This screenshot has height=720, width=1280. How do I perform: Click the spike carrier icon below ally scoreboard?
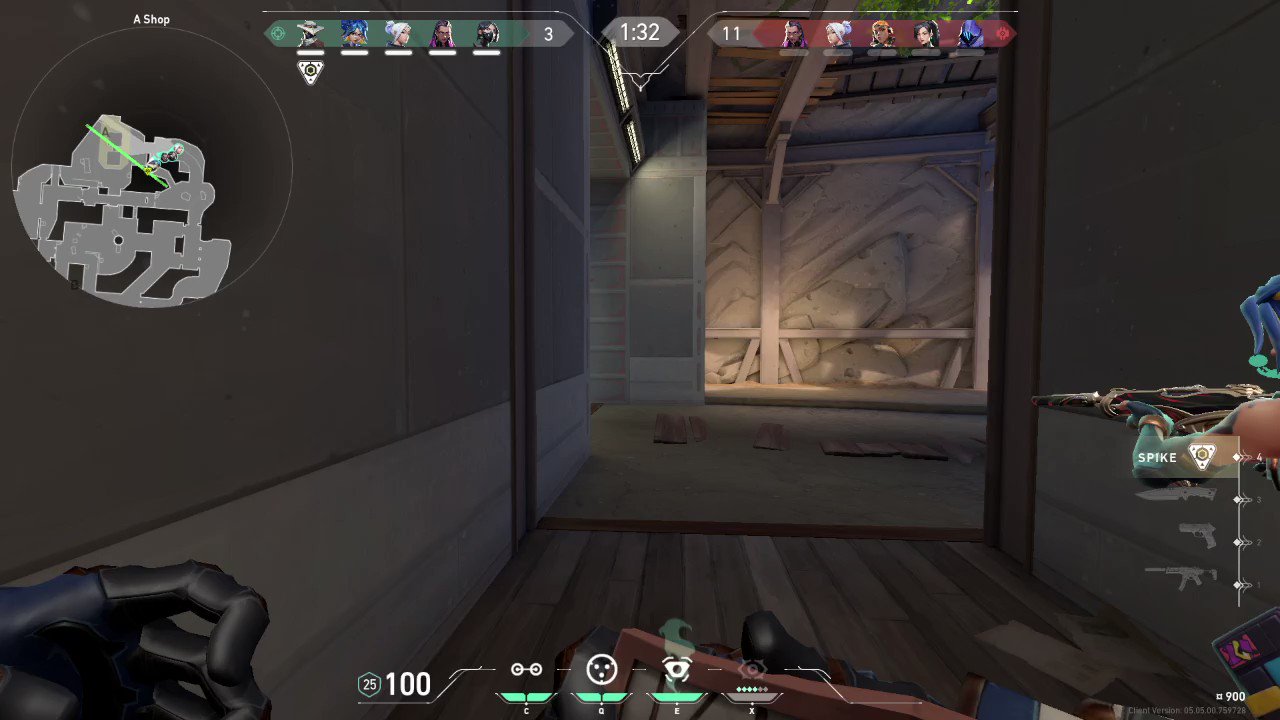point(310,71)
